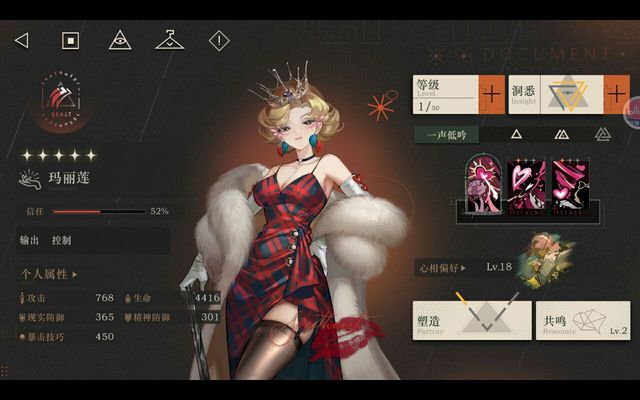Tap the plus button beside Level
This screenshot has width=640, height=400.
490,96
